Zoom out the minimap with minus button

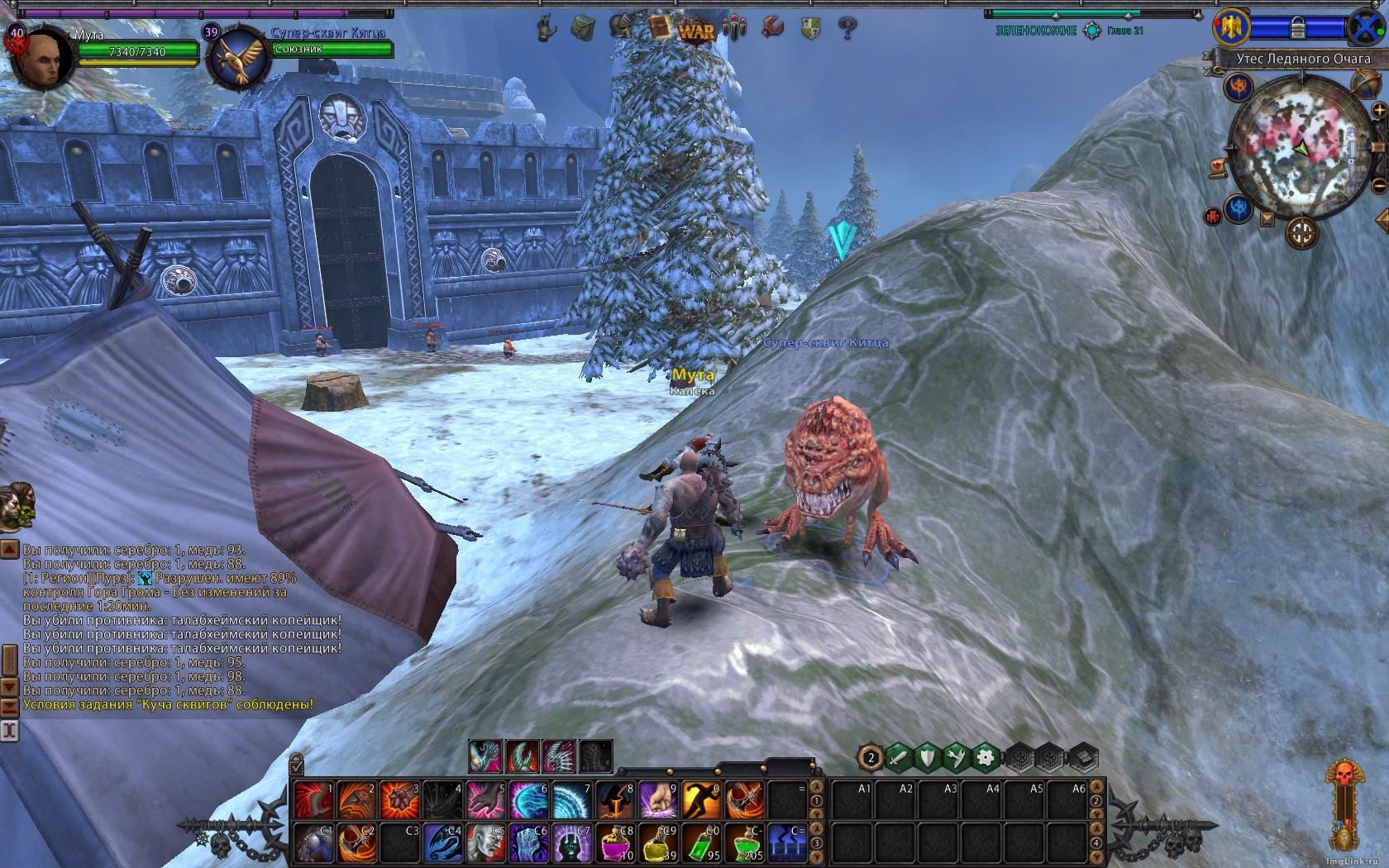pos(1379,184)
